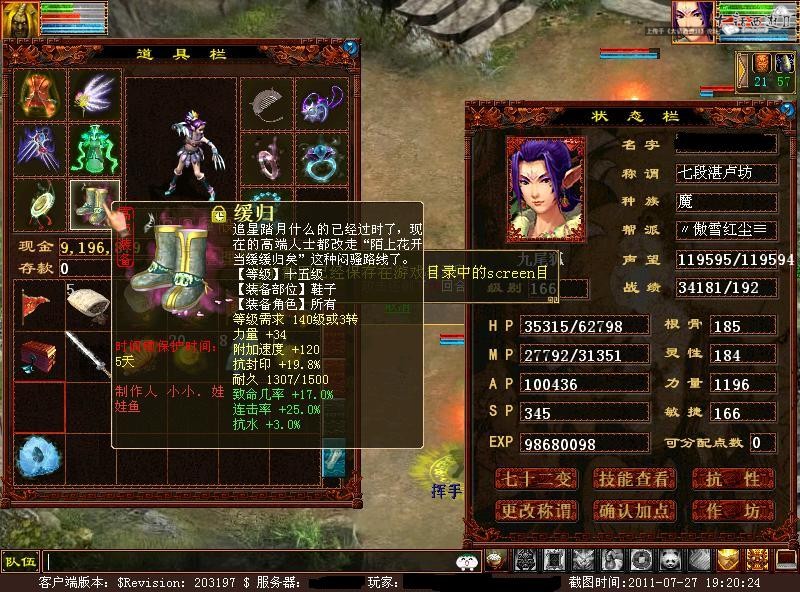The width and height of the screenshot is (800, 592).
Task: Click the 队伍 team channel button
Action: (x=20, y=561)
